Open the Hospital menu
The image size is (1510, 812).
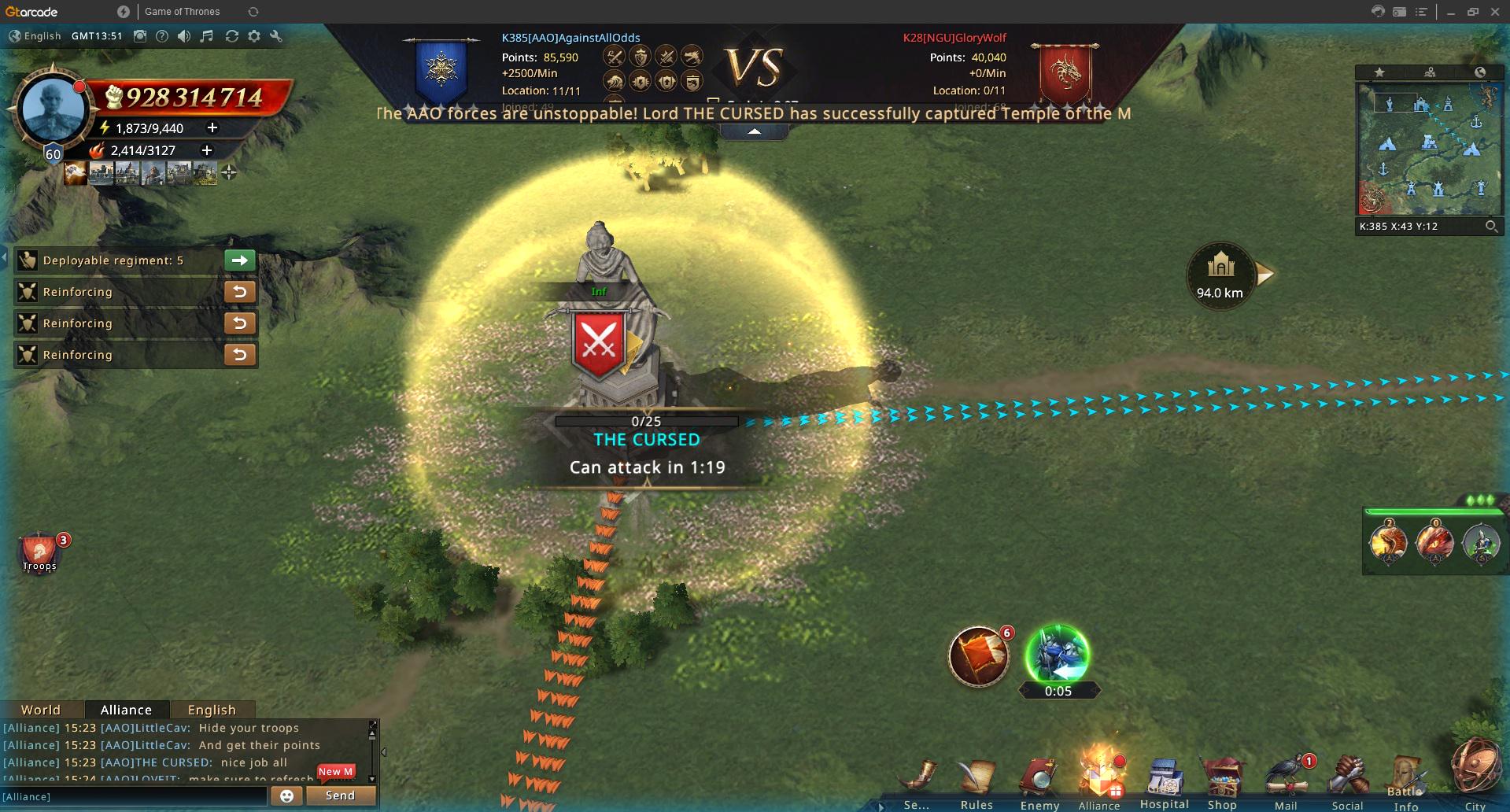pyautogui.click(x=1164, y=781)
